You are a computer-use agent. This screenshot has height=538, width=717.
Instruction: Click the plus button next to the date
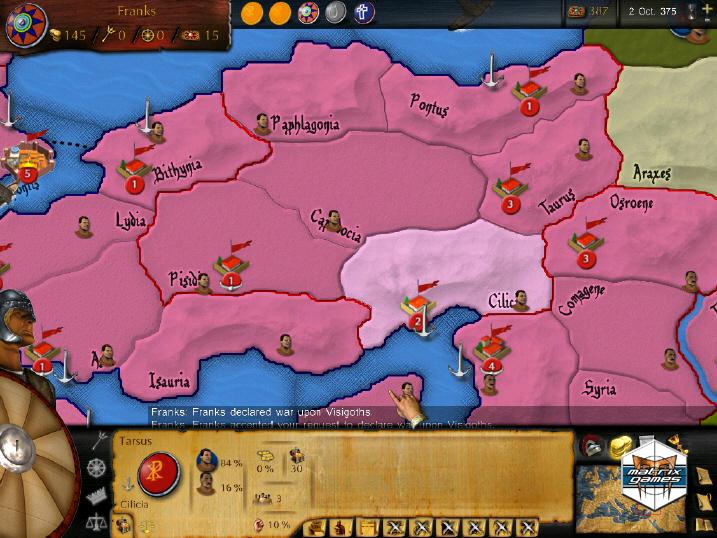707,11
